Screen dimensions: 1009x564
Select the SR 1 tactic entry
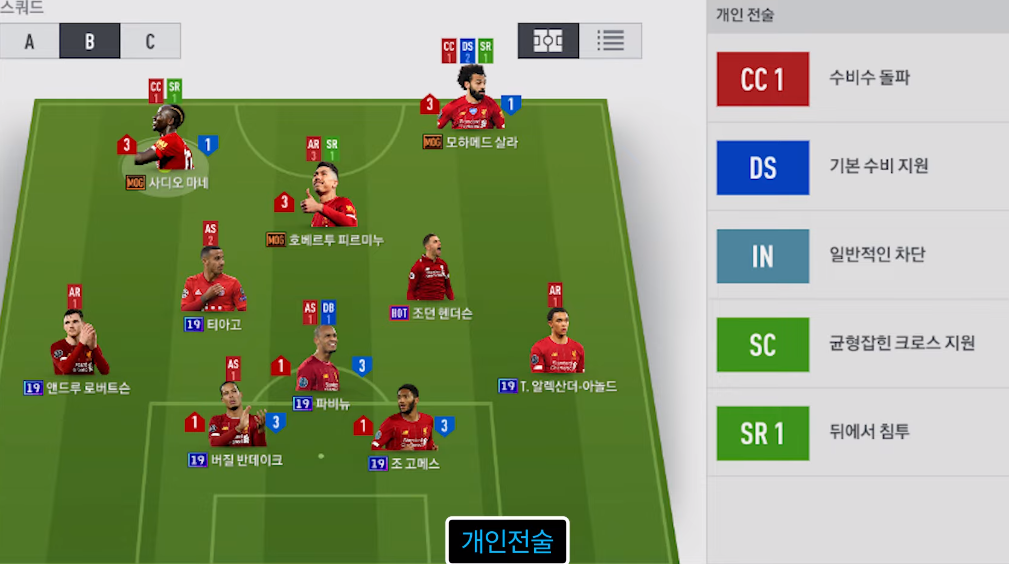(857, 433)
